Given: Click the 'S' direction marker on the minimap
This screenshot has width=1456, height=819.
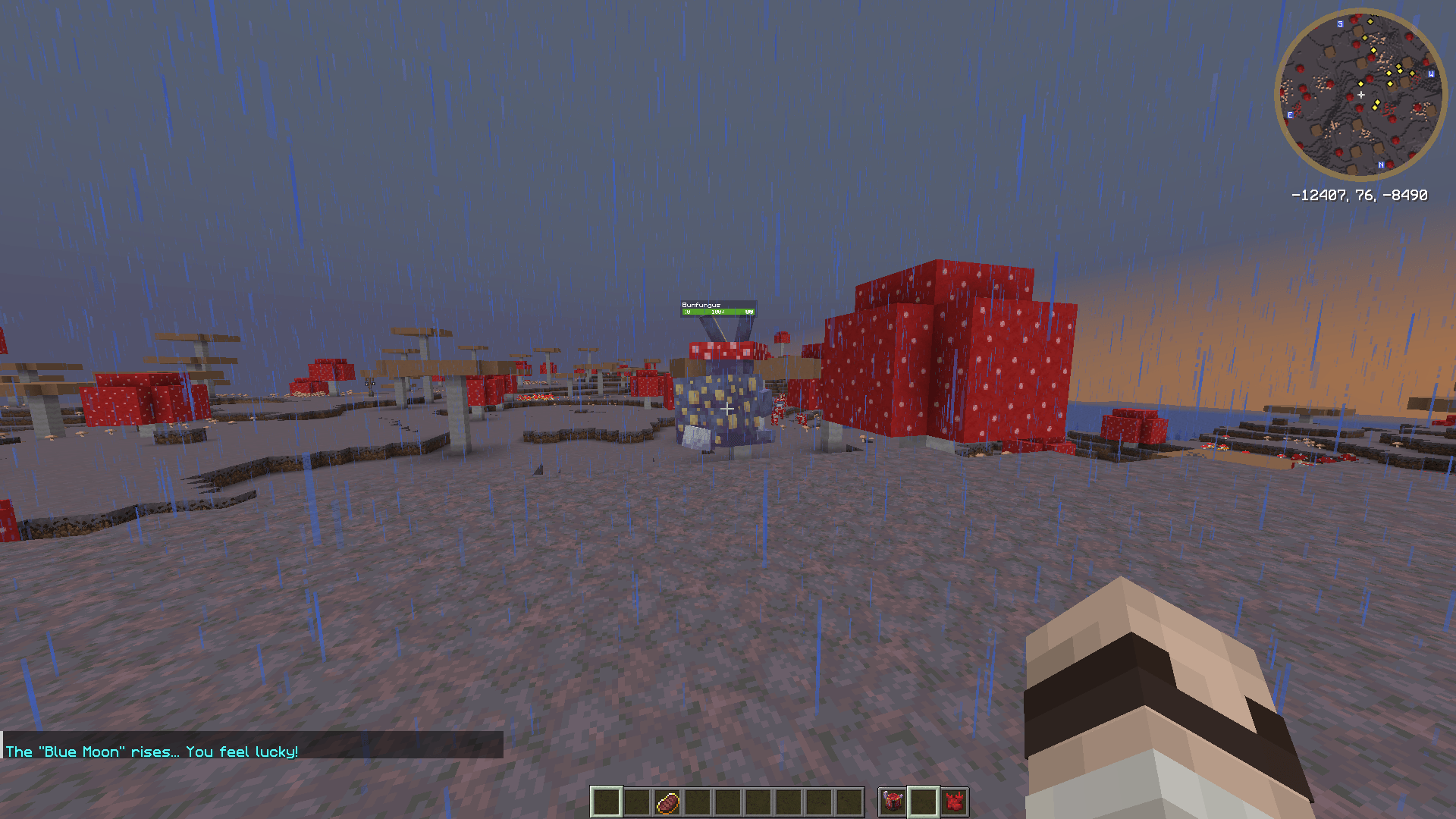Looking at the screenshot, I should 1340,24.
